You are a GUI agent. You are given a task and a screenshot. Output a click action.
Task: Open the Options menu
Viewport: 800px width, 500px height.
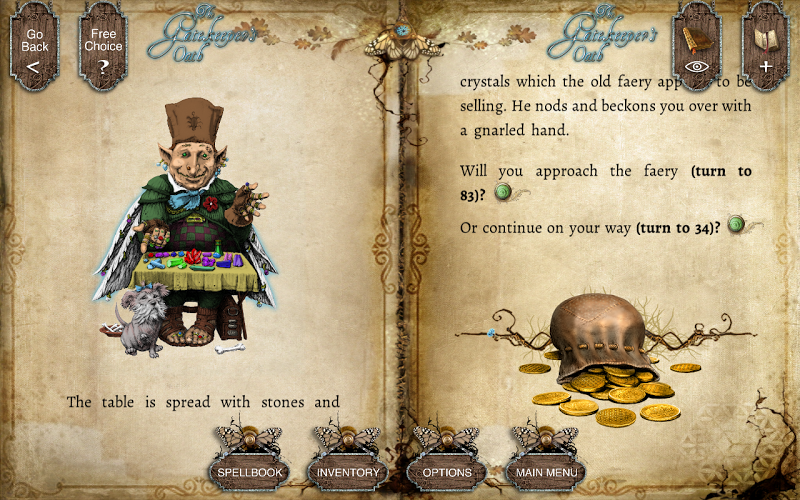(447, 471)
